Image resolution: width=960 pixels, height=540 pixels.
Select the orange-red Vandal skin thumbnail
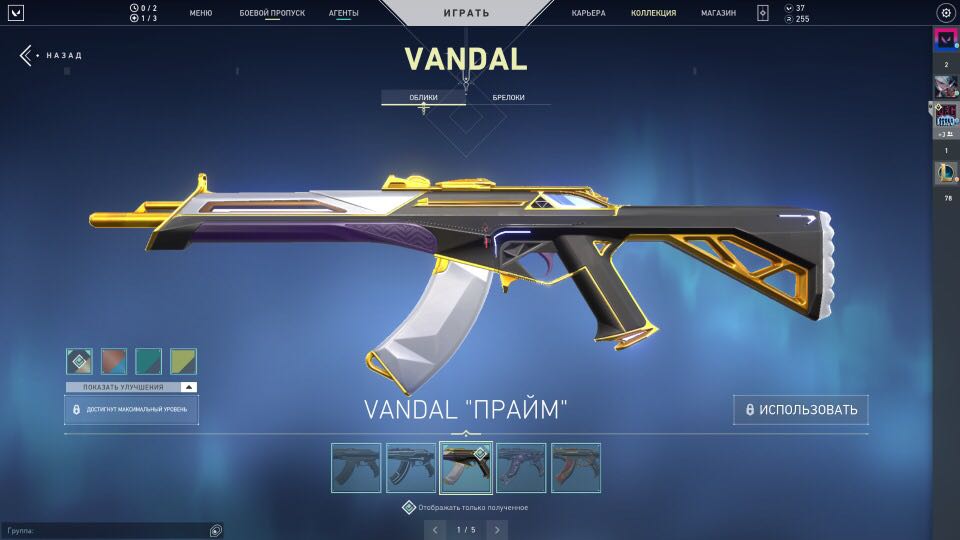(576, 468)
